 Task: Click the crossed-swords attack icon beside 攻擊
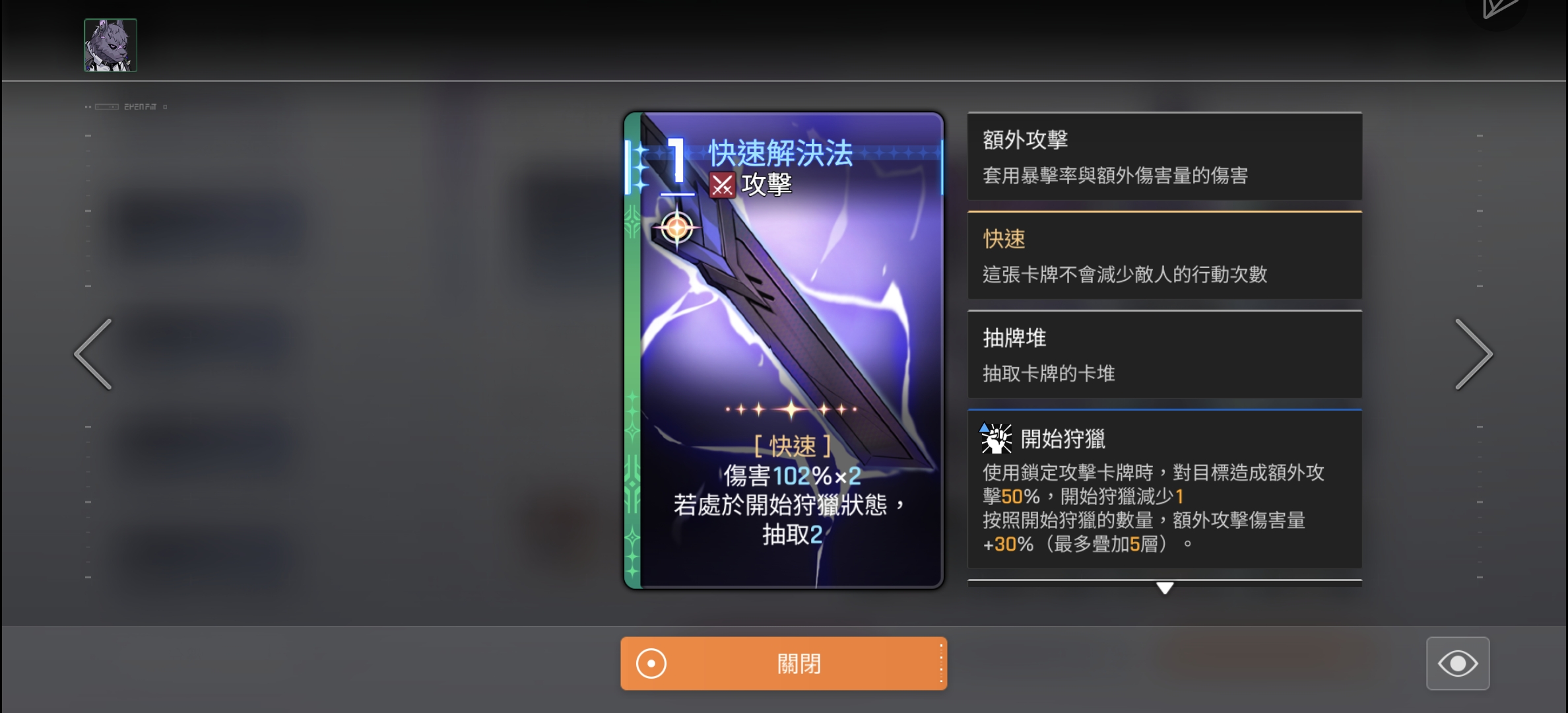(x=723, y=186)
